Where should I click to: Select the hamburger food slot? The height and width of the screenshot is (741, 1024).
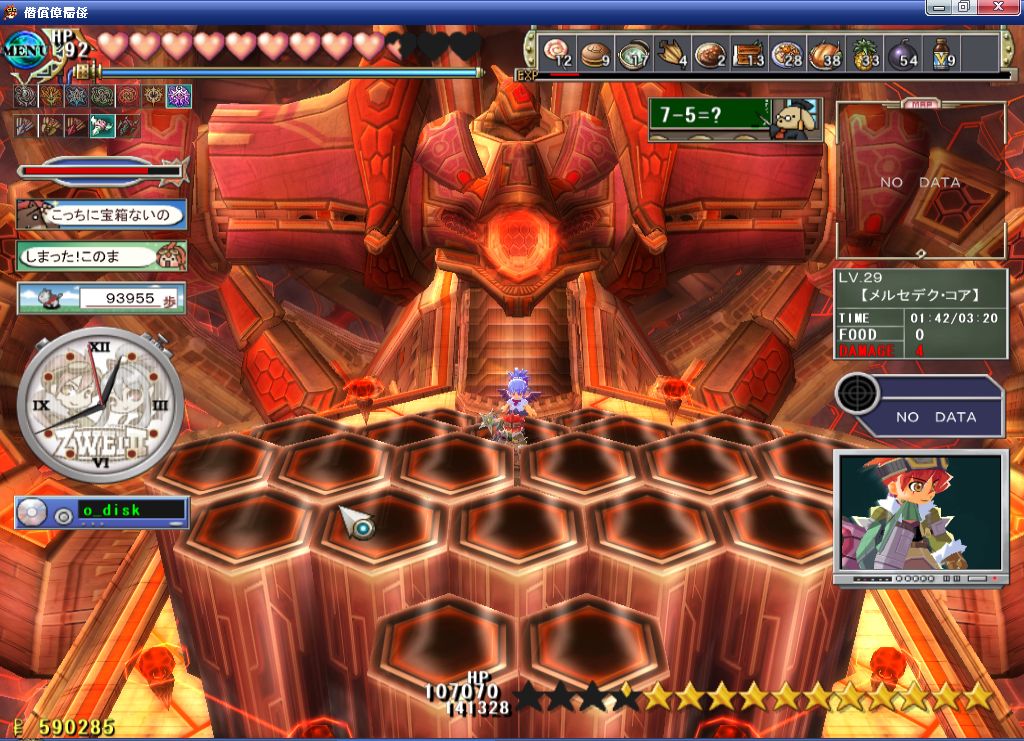[x=596, y=52]
